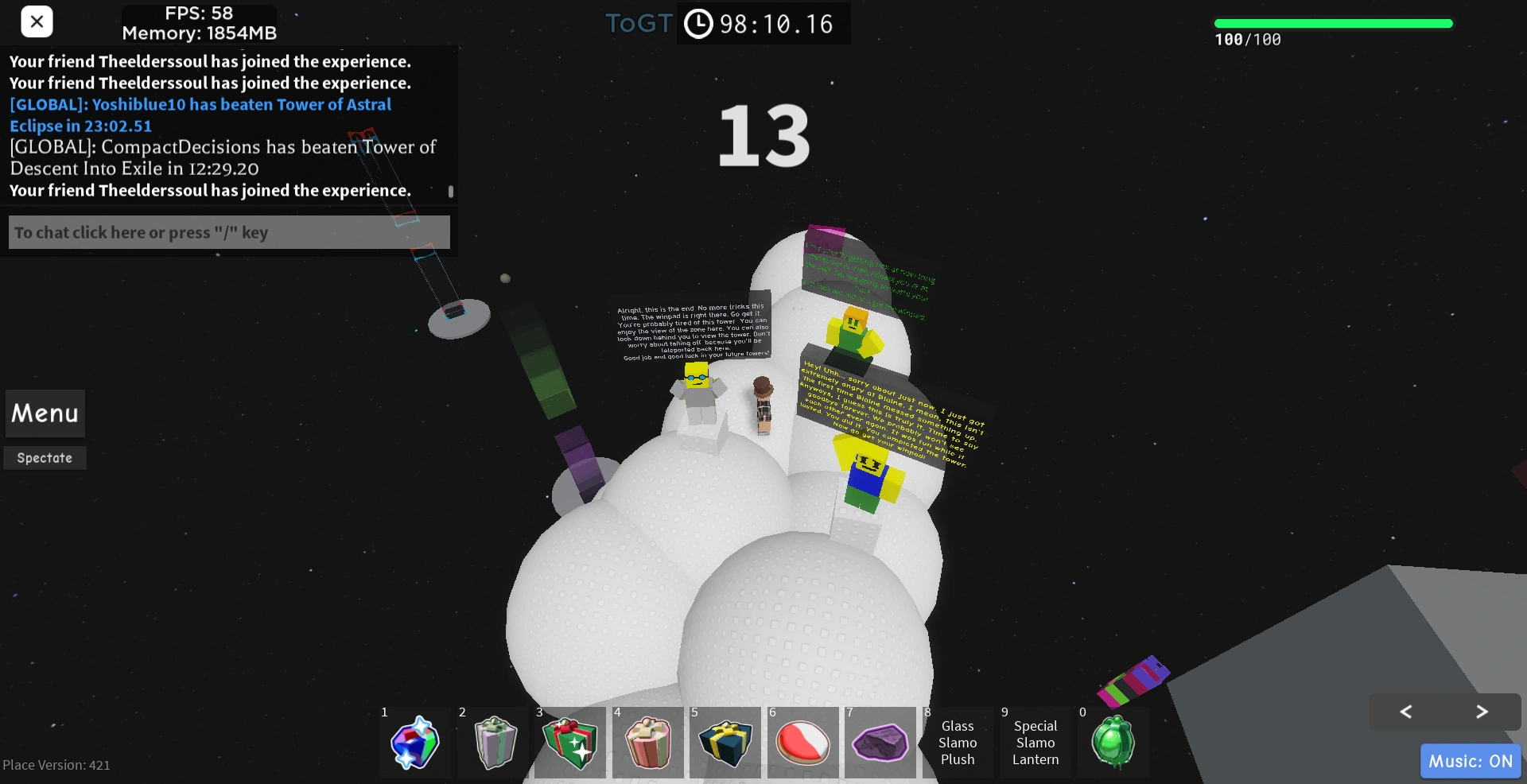Open the Menu panel
1527x784 pixels.
45,413
